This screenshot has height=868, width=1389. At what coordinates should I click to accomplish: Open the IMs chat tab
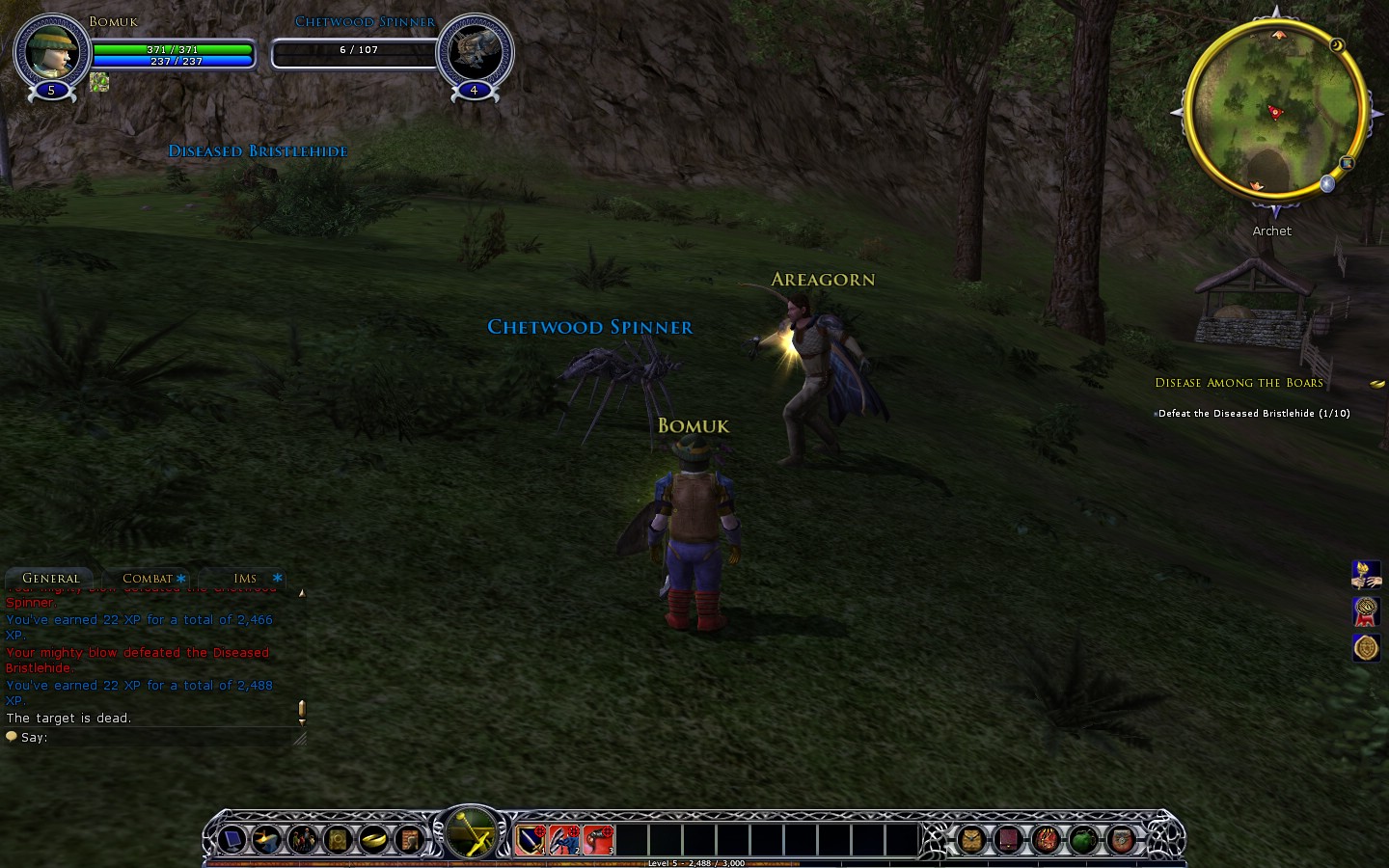pyautogui.click(x=245, y=579)
